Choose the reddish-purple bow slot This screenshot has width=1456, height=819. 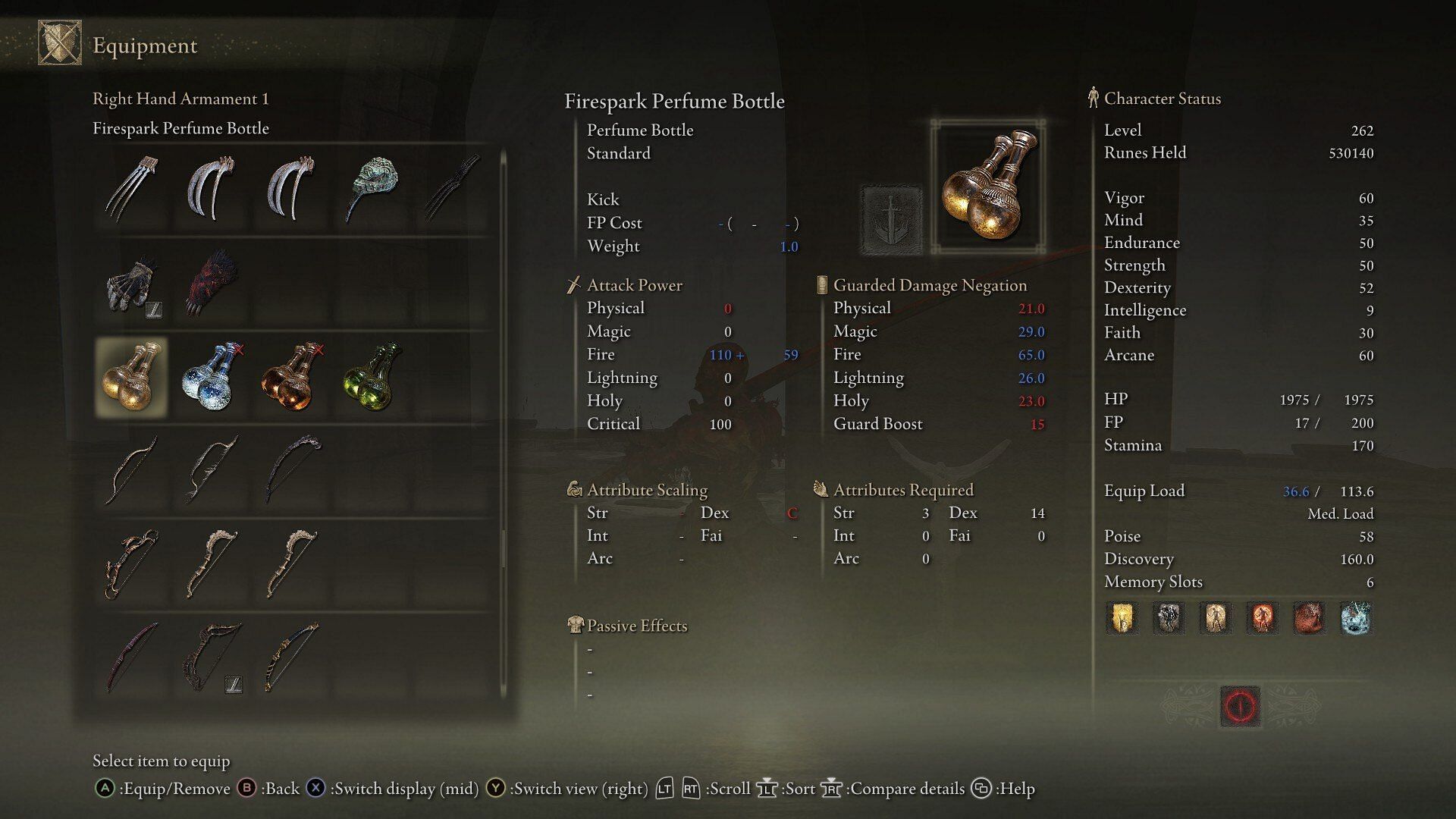132,657
